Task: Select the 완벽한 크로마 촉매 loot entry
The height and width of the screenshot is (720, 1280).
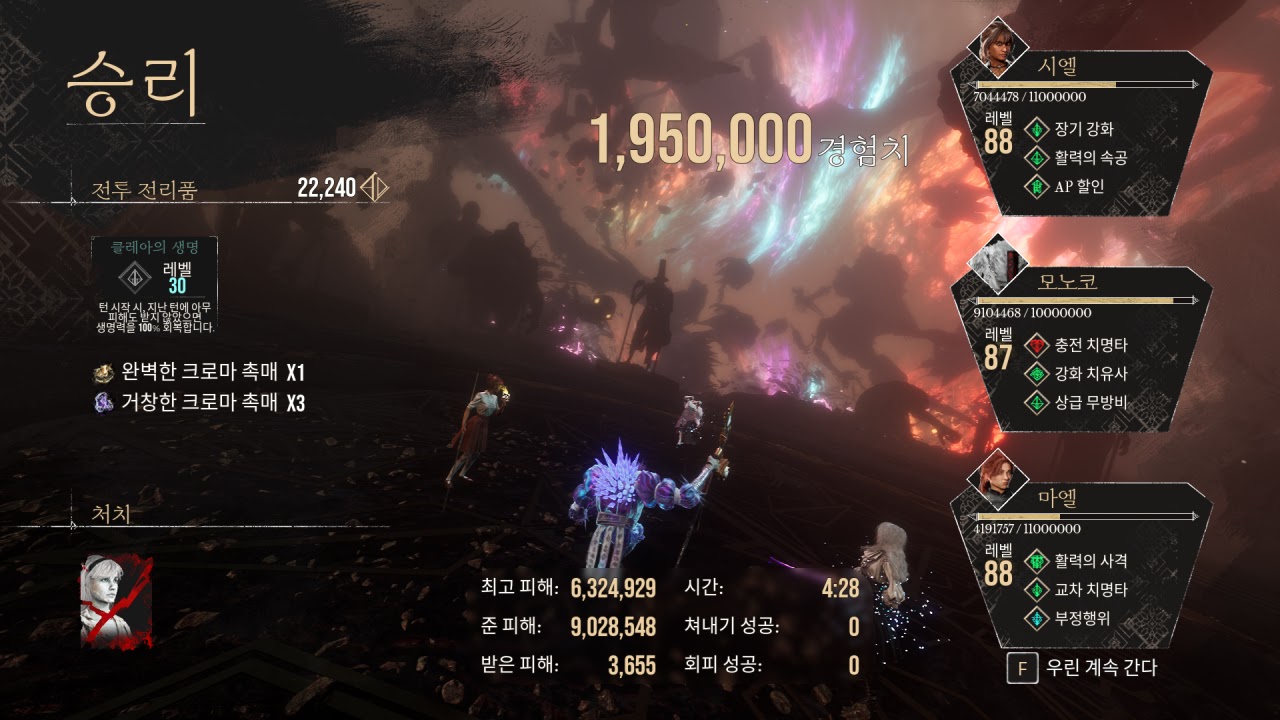Action: pyautogui.click(x=199, y=373)
